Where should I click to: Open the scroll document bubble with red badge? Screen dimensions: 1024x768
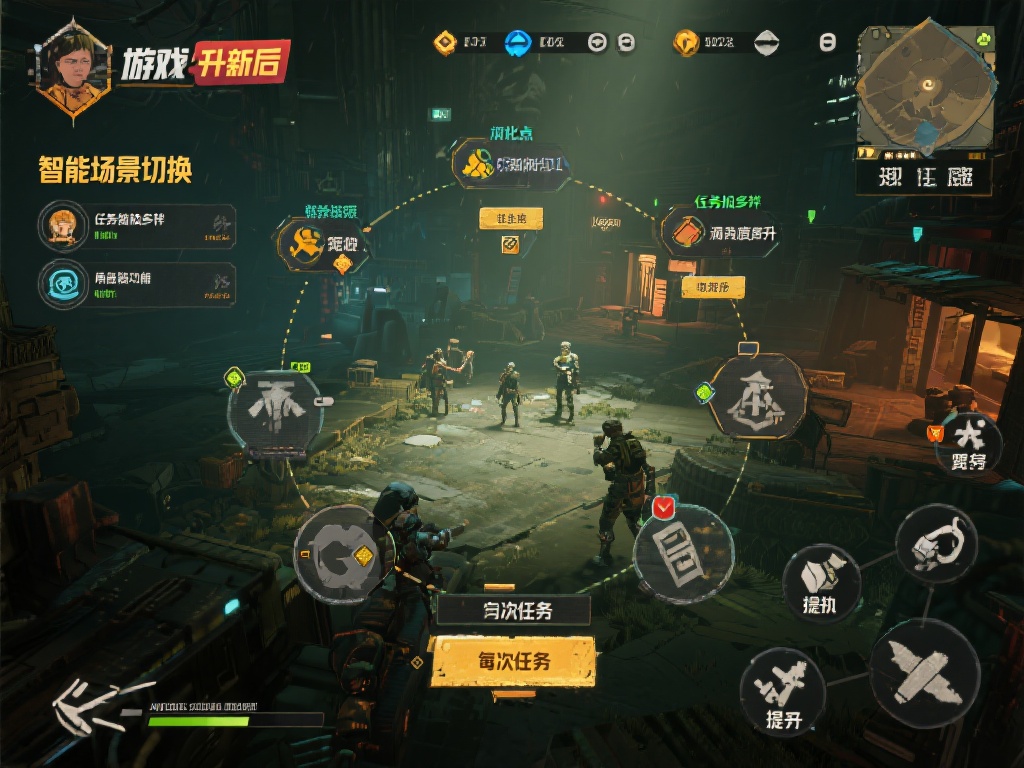point(684,552)
